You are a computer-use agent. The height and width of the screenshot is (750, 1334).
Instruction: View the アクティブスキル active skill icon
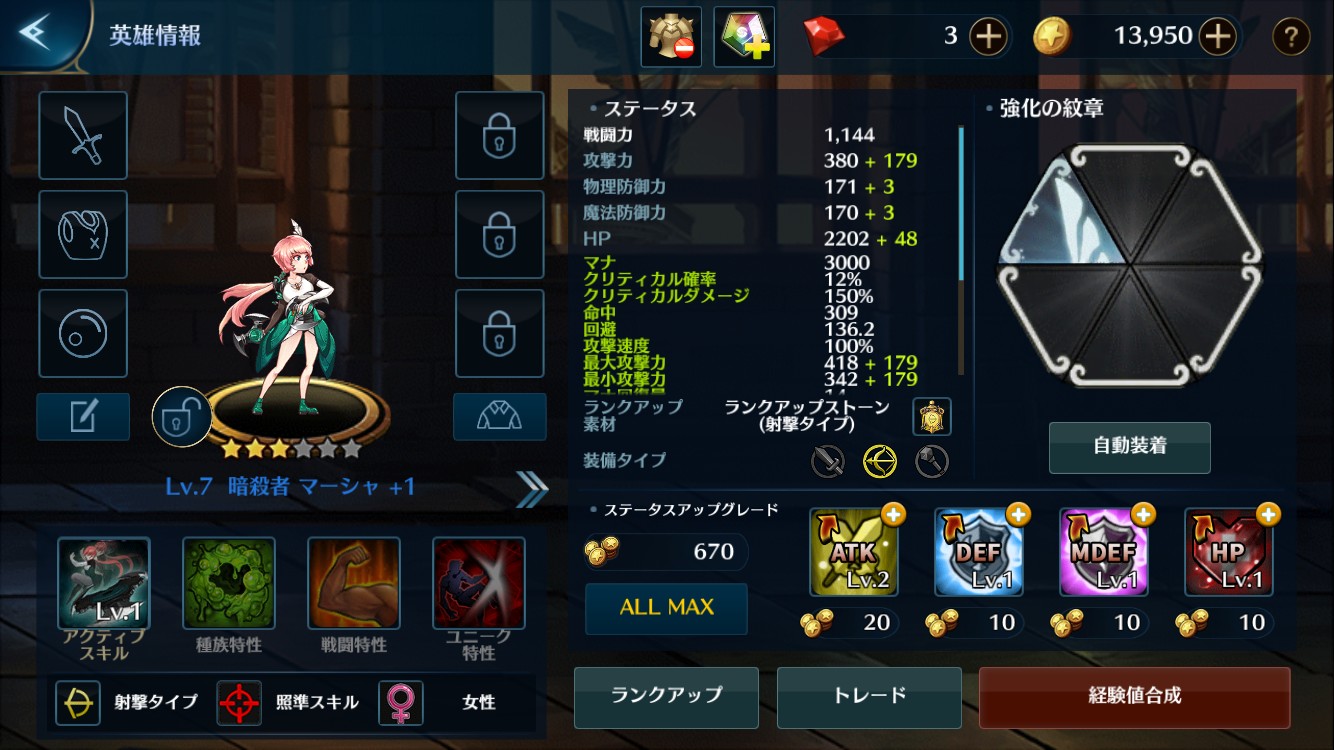(104, 583)
